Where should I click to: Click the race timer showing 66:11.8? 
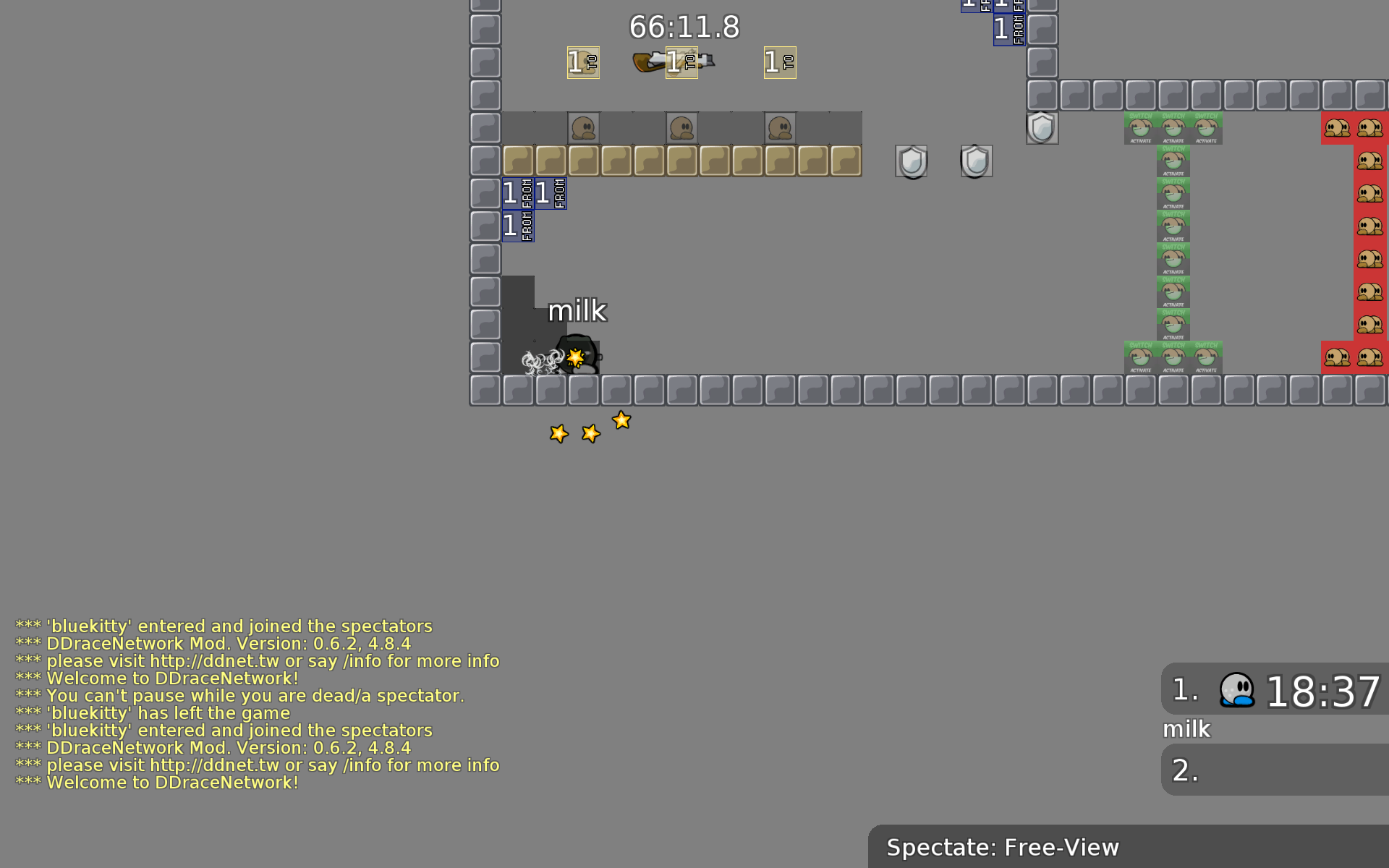point(684,27)
